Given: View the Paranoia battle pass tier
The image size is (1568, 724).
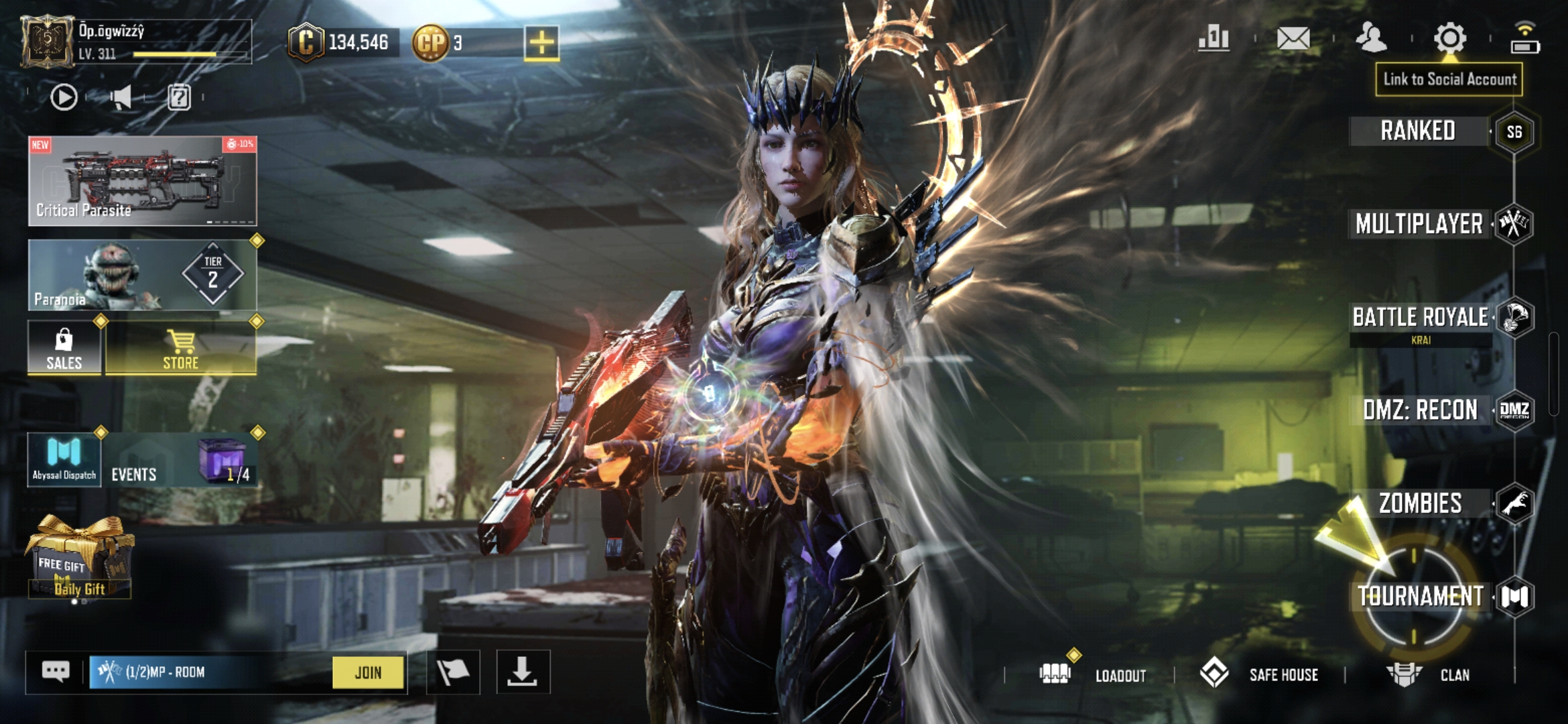Looking at the screenshot, I should [x=142, y=275].
